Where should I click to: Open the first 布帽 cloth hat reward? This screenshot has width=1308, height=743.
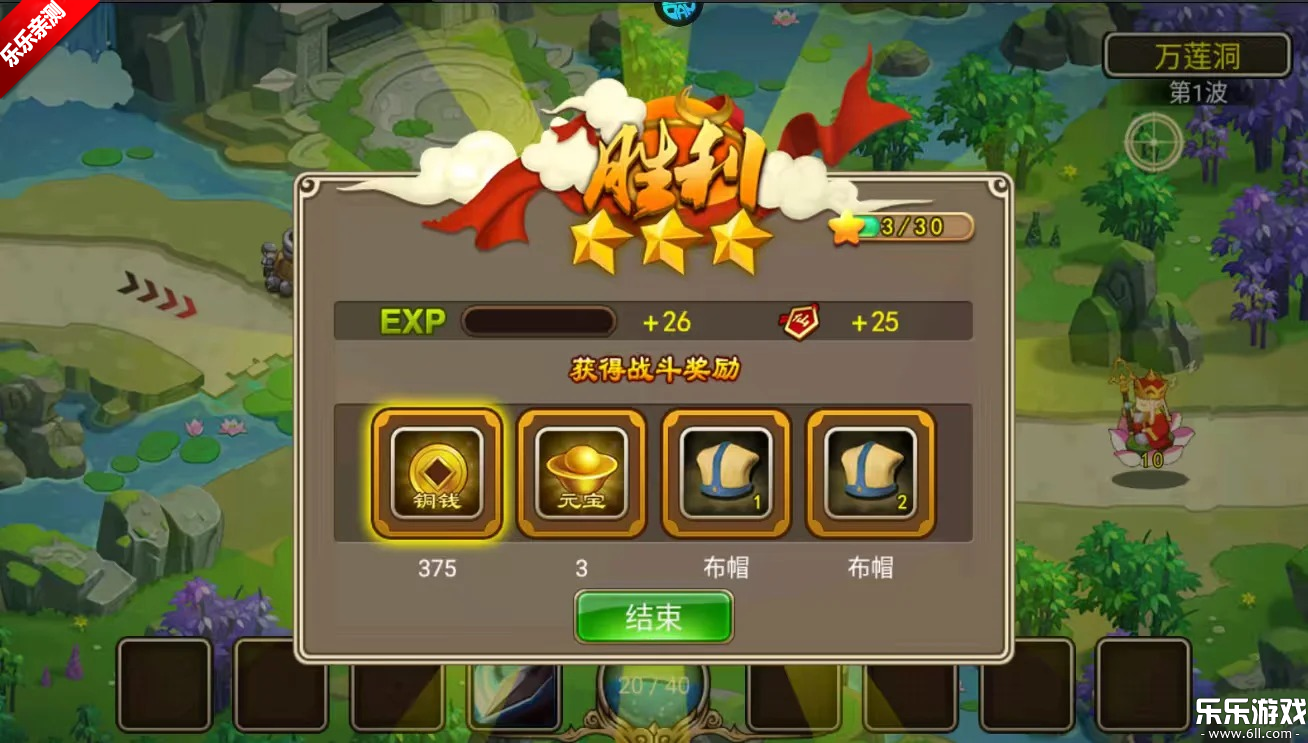point(726,473)
